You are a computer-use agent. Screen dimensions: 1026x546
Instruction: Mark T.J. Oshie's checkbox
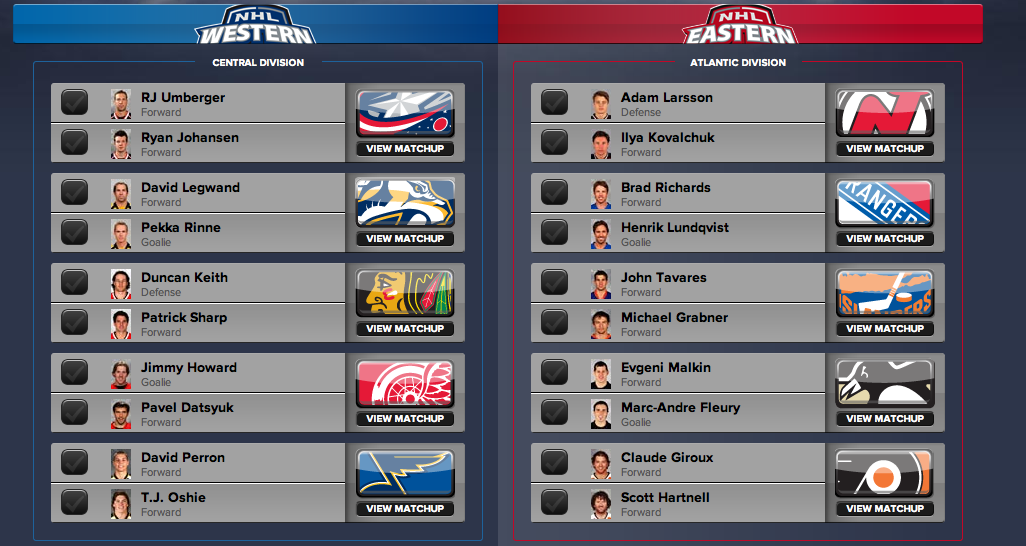[x=74, y=503]
